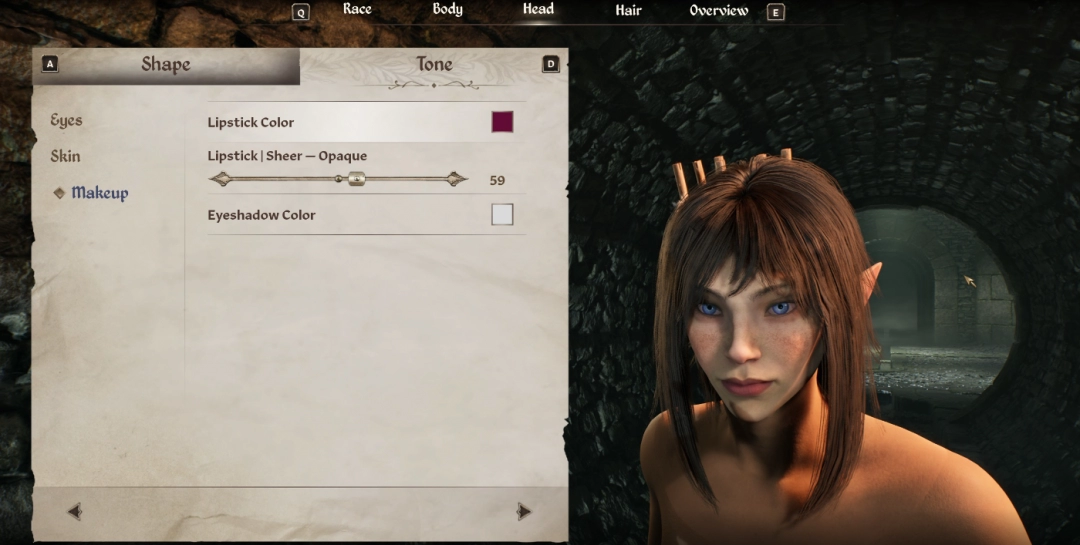The width and height of the screenshot is (1080, 545).
Task: Switch to the Race tab
Action: (x=357, y=10)
